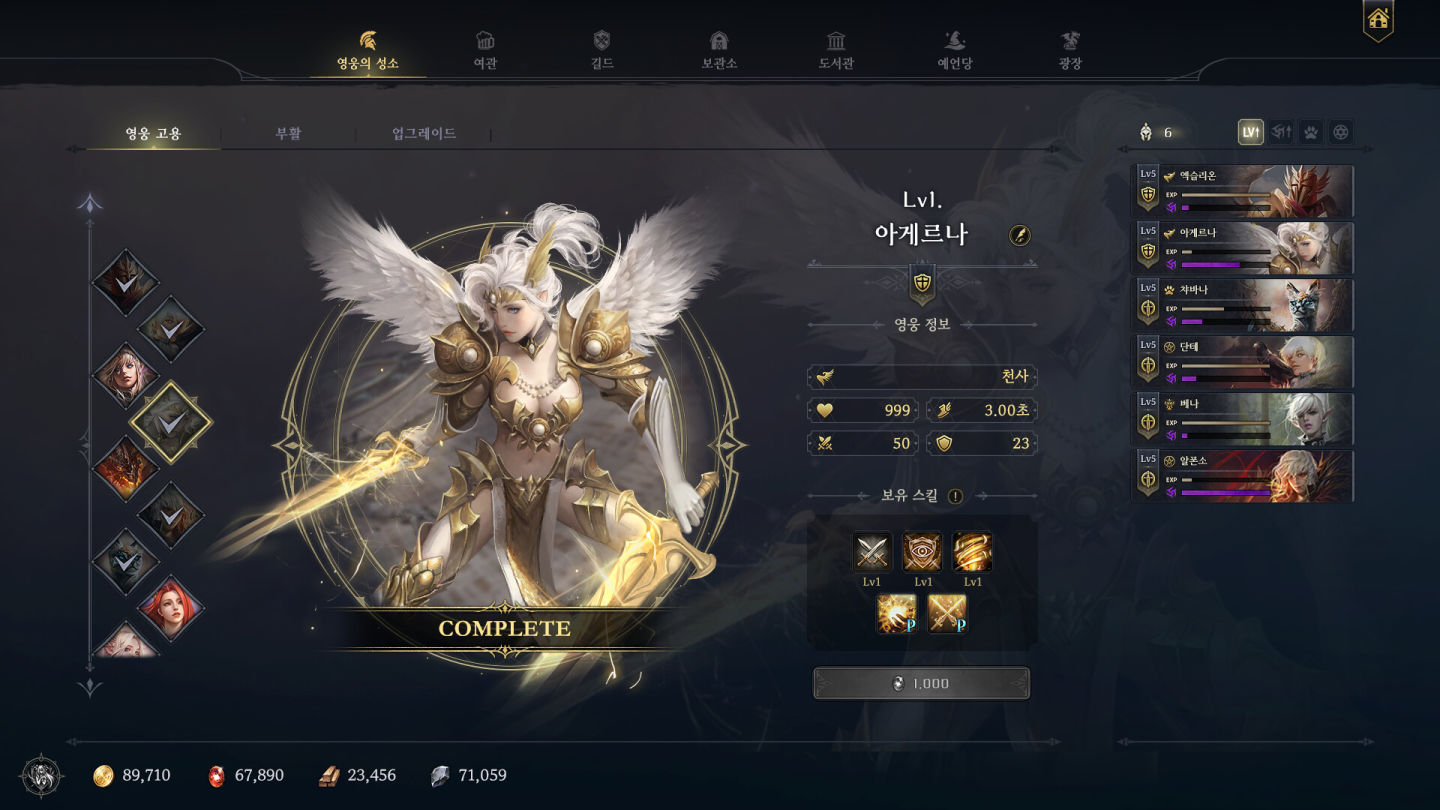
Task: Go to the 길드 (Guild) menu
Action: 601,51
